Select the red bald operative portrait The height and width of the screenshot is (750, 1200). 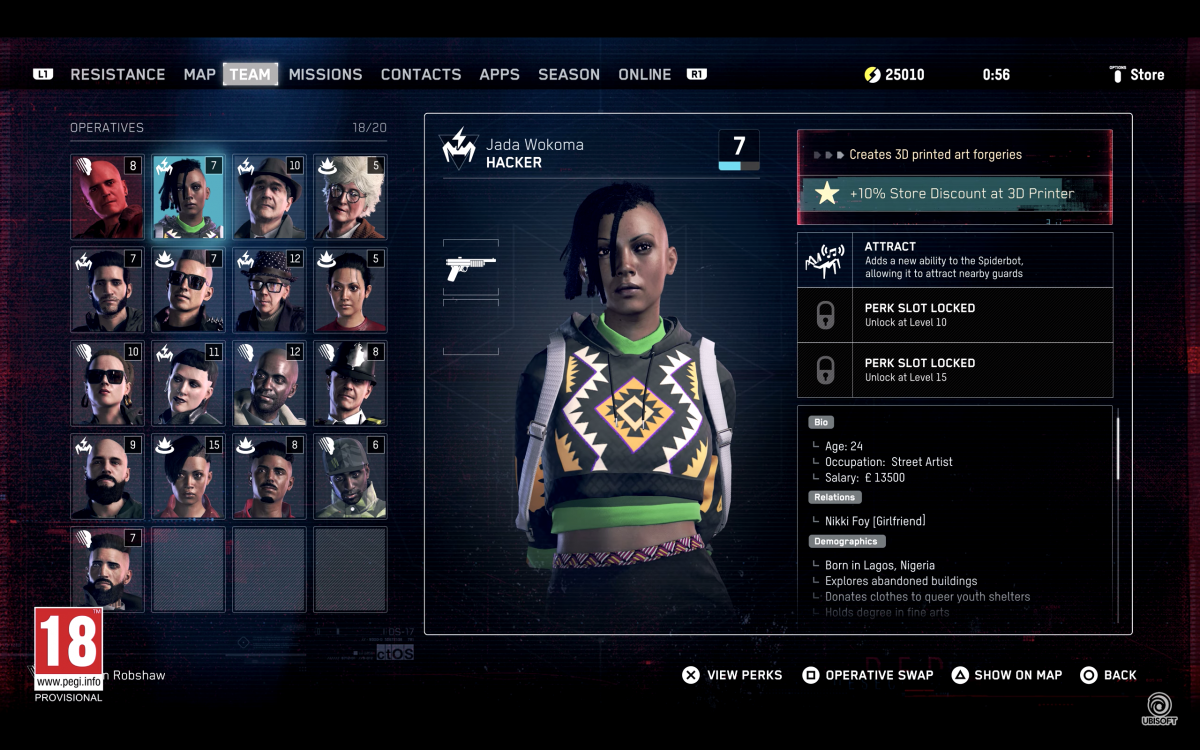point(107,197)
